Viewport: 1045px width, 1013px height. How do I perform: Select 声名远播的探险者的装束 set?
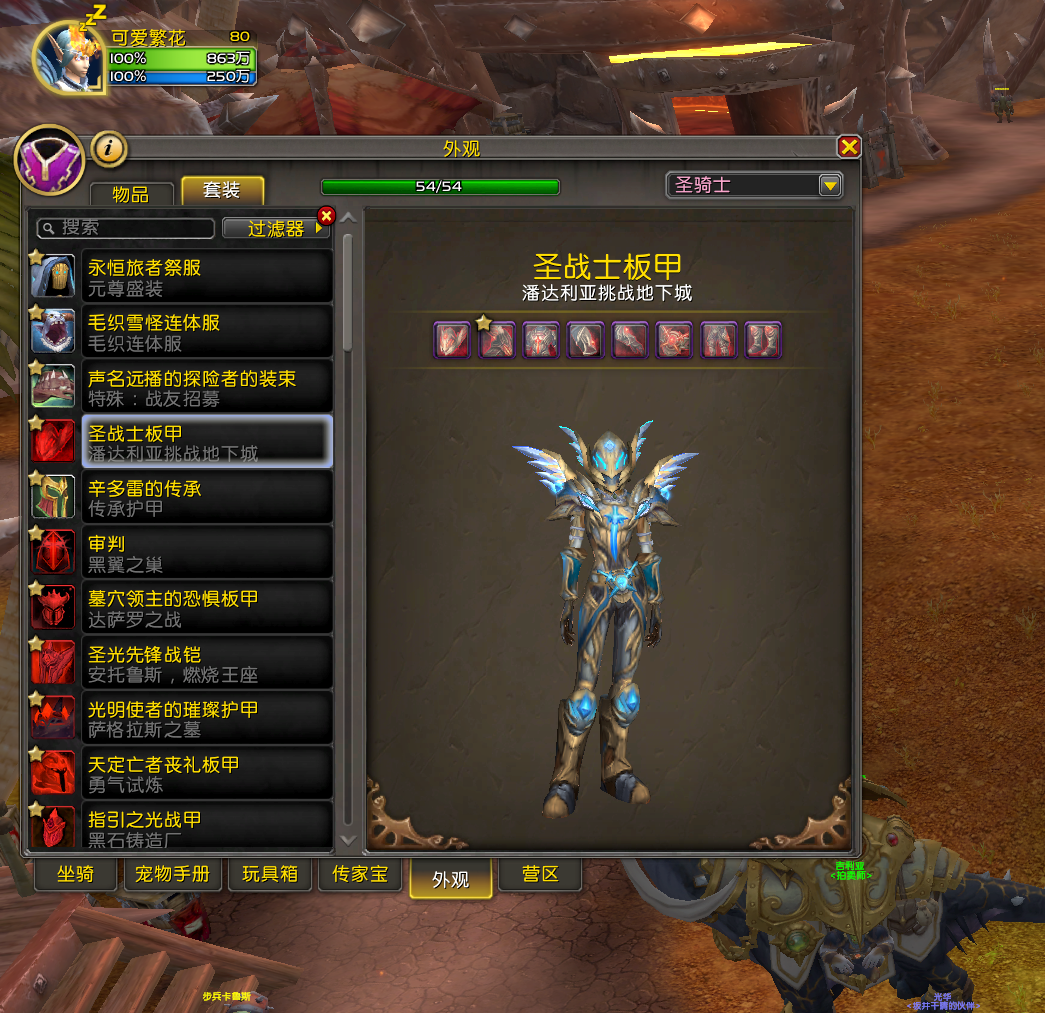181,387
